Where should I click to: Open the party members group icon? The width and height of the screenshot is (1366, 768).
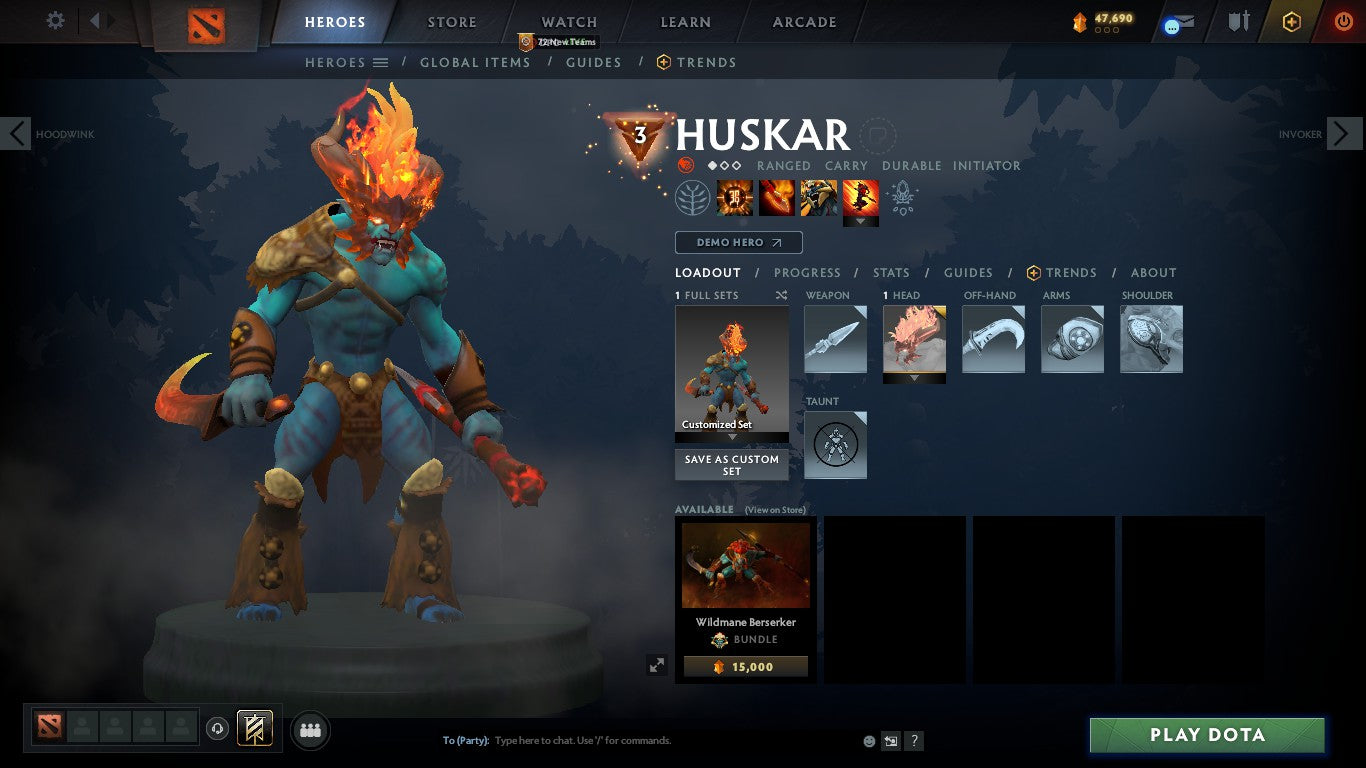309,730
